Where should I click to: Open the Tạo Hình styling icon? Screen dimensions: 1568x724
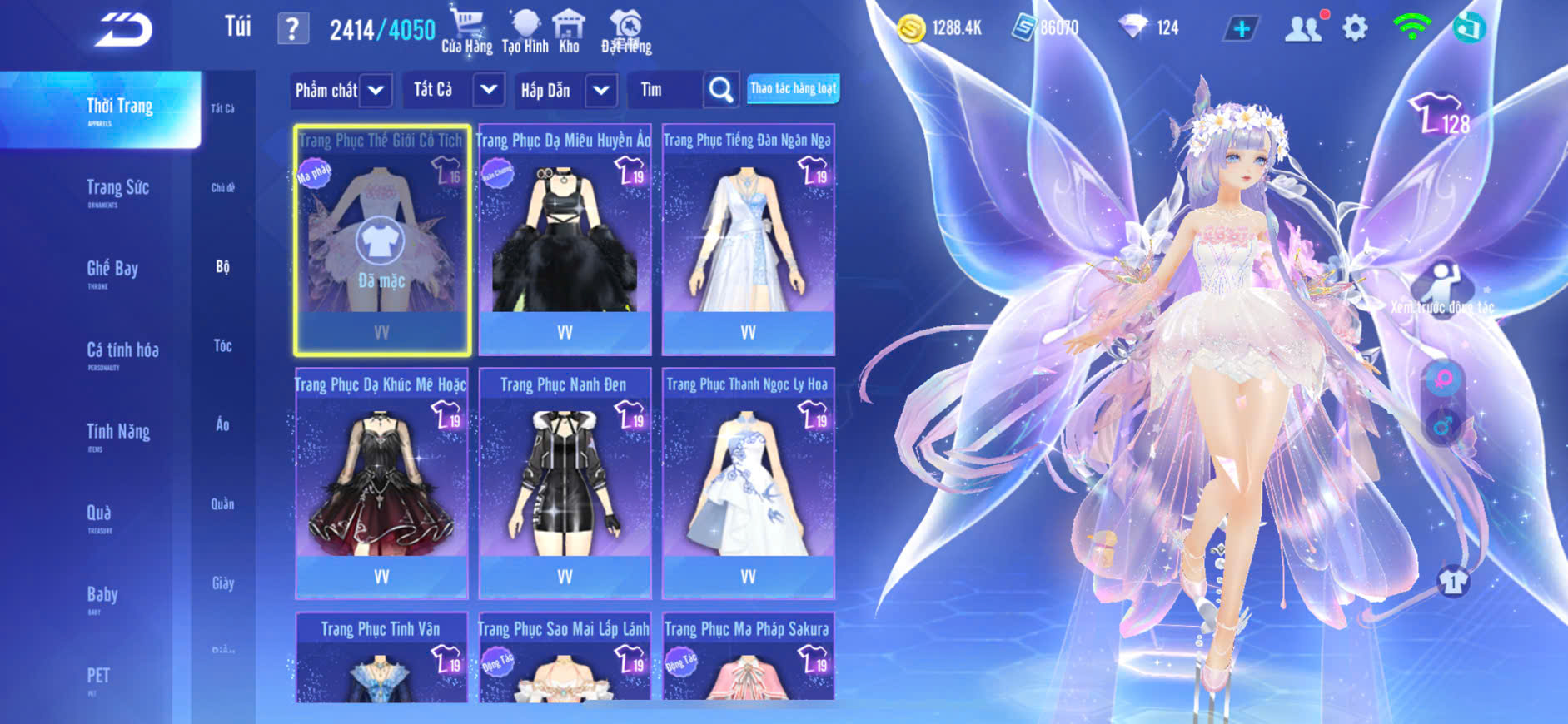coord(525,32)
